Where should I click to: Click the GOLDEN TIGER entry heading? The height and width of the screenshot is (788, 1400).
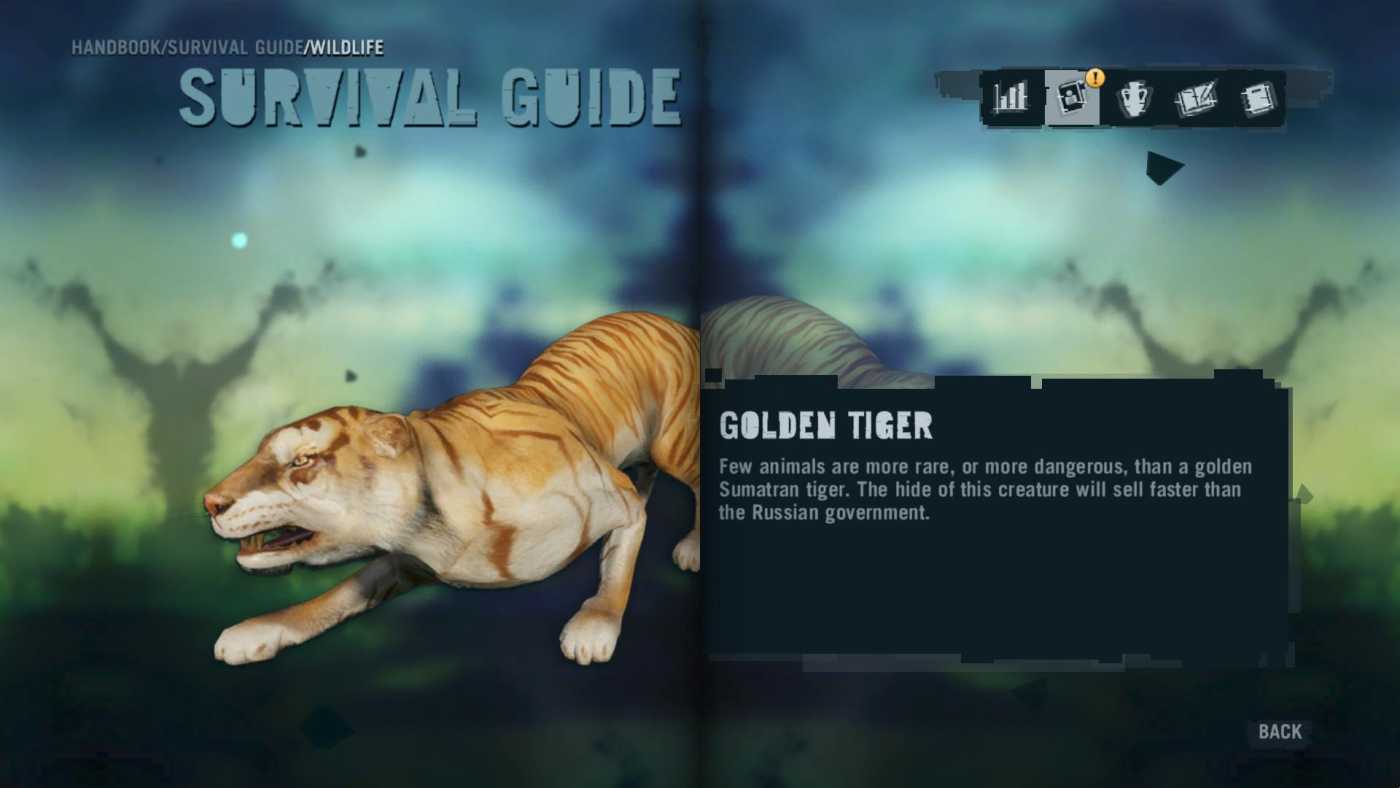(826, 425)
